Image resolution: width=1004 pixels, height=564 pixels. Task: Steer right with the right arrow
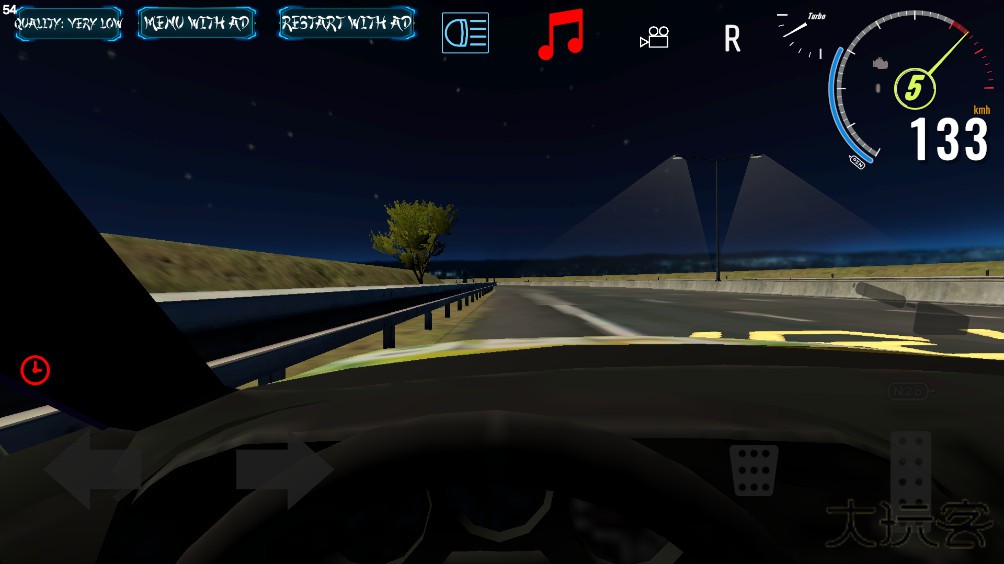[x=284, y=470]
